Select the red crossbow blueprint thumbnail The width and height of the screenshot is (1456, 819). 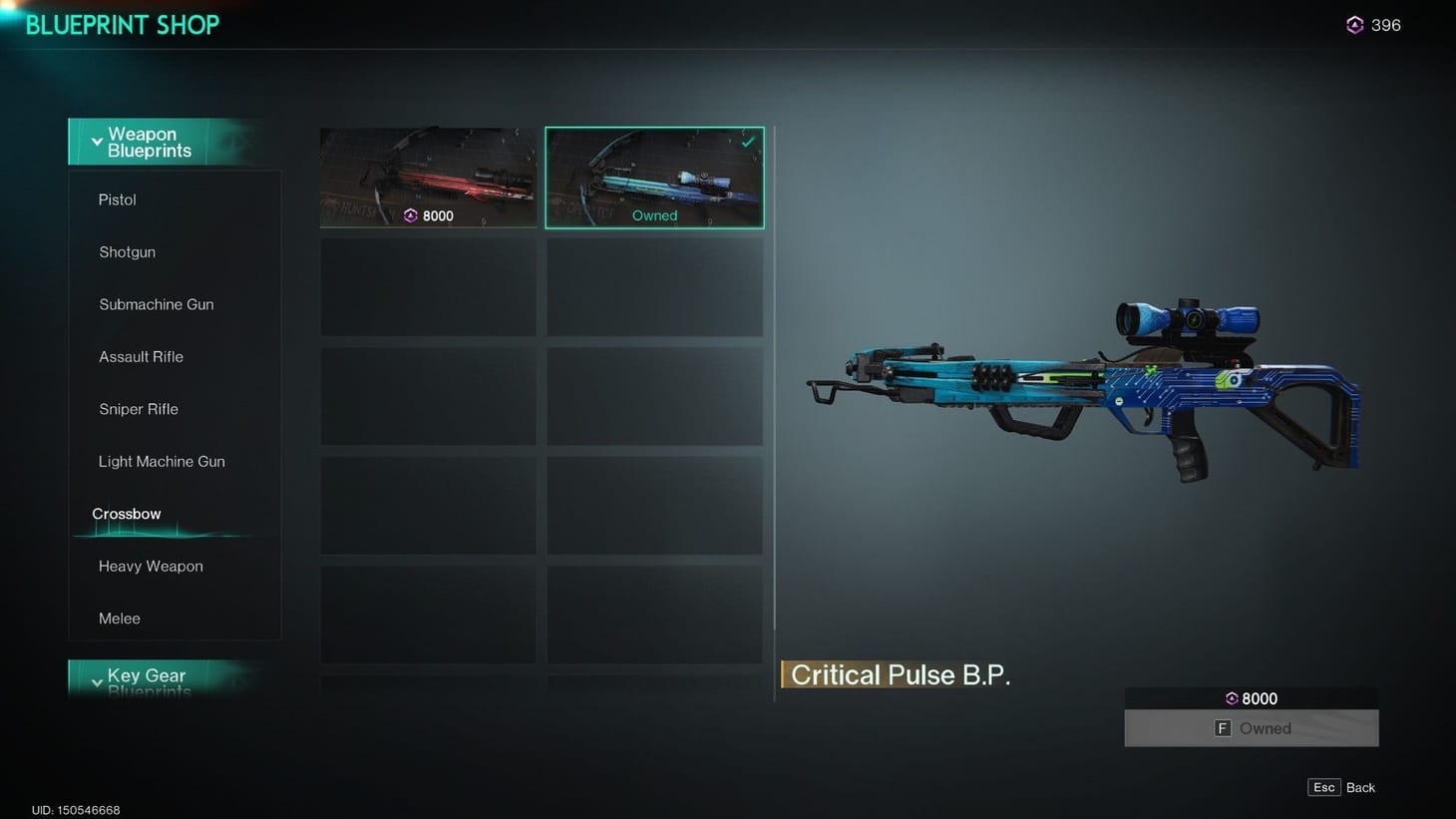tap(428, 178)
